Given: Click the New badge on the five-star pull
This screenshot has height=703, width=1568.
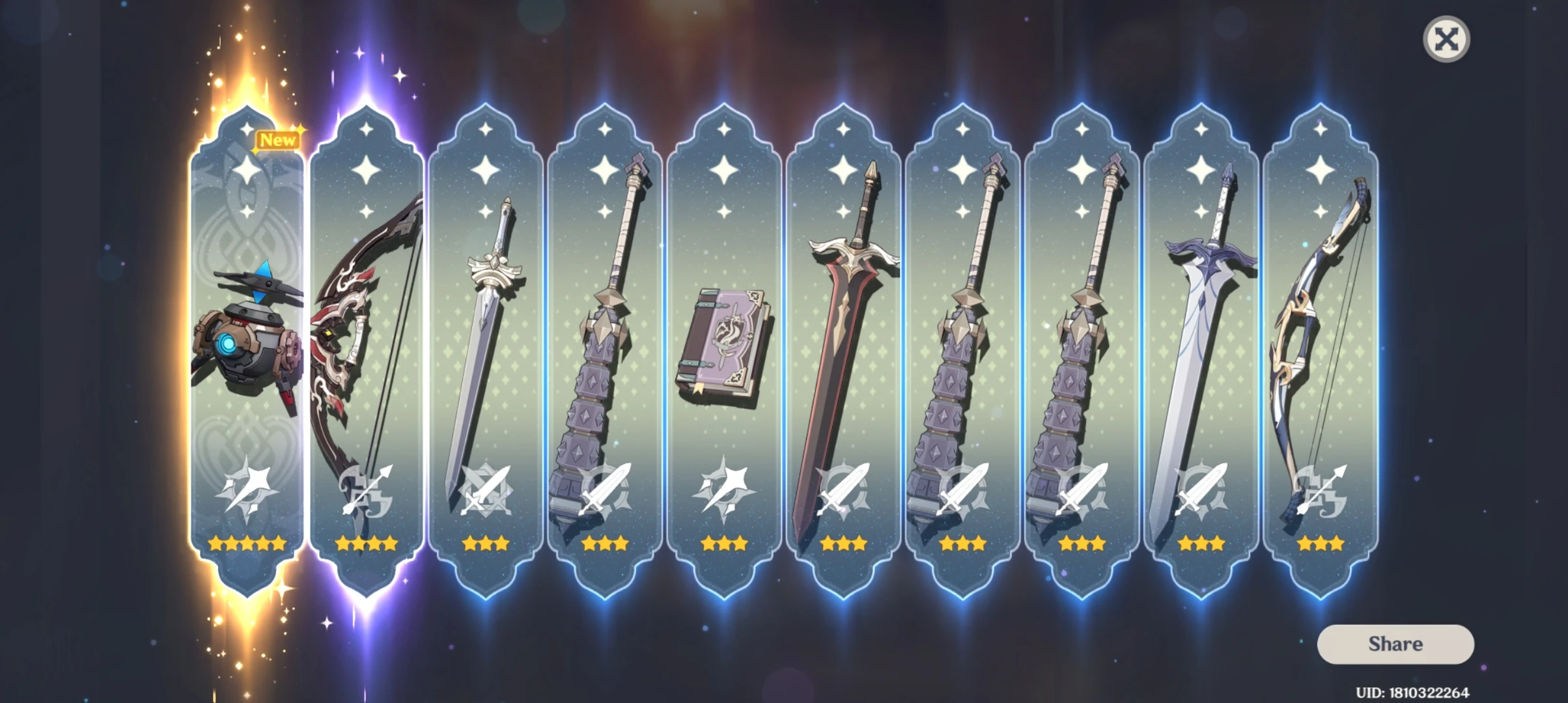Looking at the screenshot, I should 279,140.
